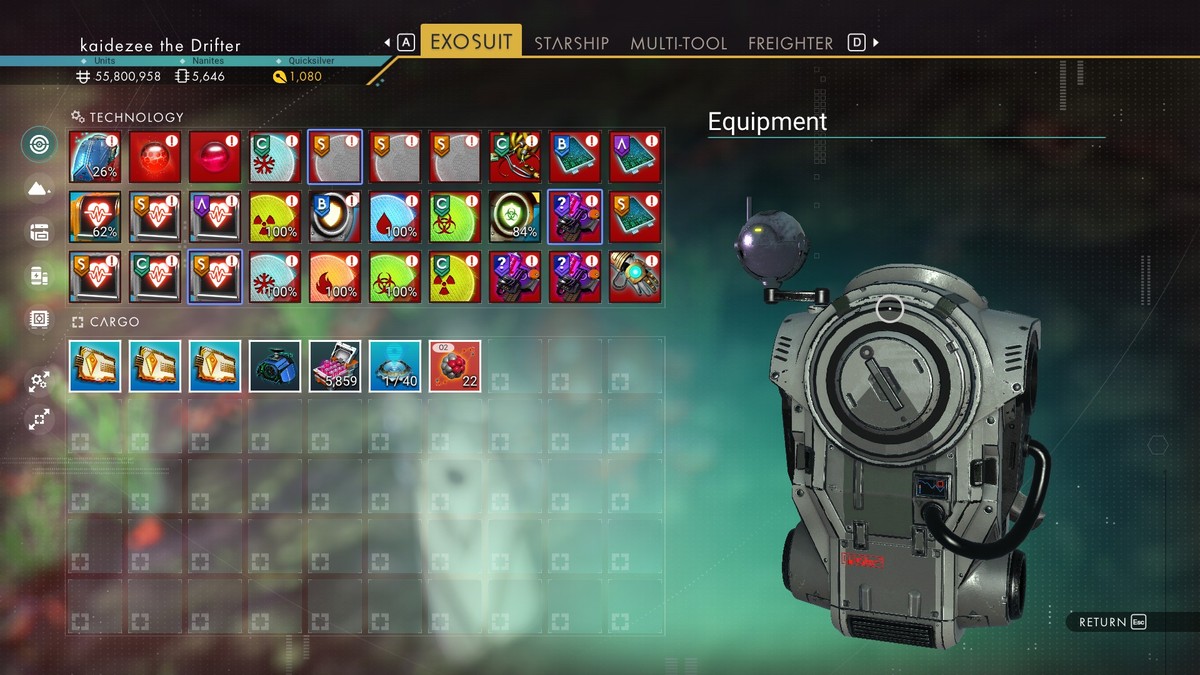
Task: Select the cargo item showing 1/40
Action: pyautogui.click(x=395, y=366)
